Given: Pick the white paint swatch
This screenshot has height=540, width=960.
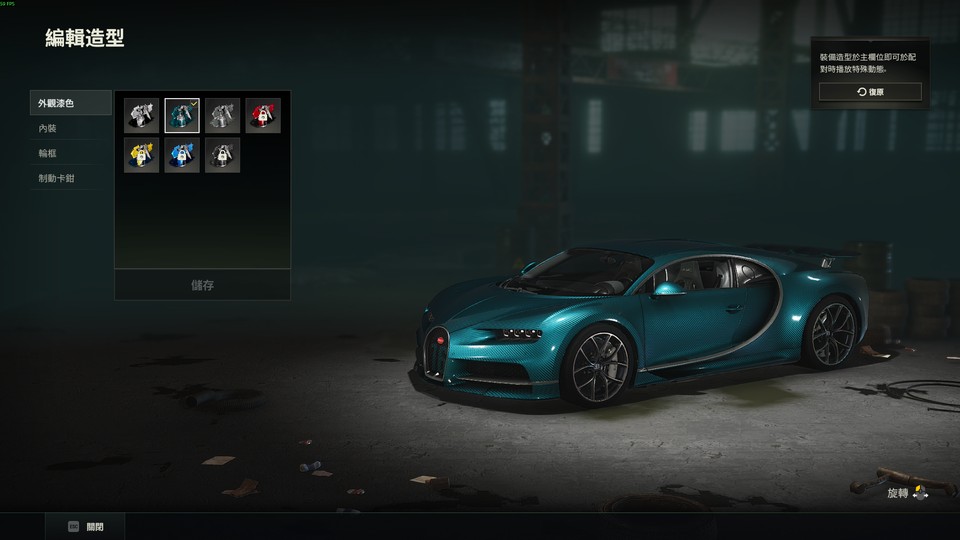Looking at the screenshot, I should [x=141, y=115].
